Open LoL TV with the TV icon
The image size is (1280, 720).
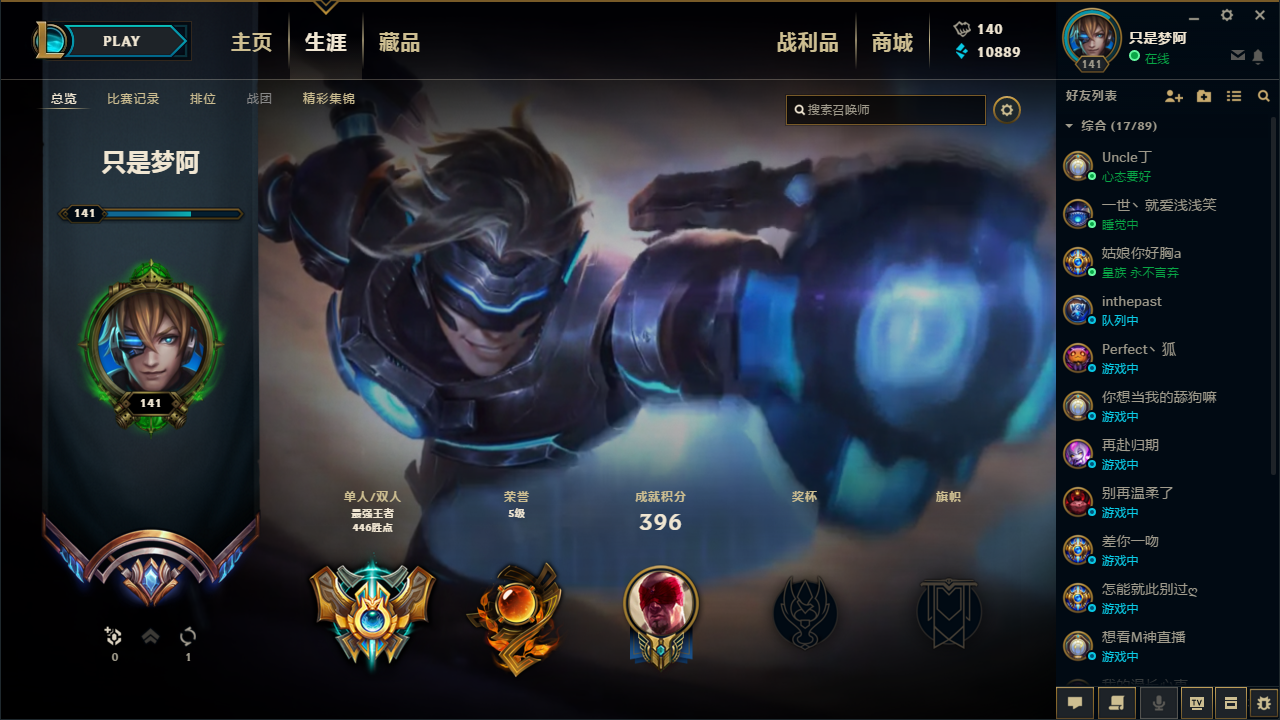tap(1195, 703)
